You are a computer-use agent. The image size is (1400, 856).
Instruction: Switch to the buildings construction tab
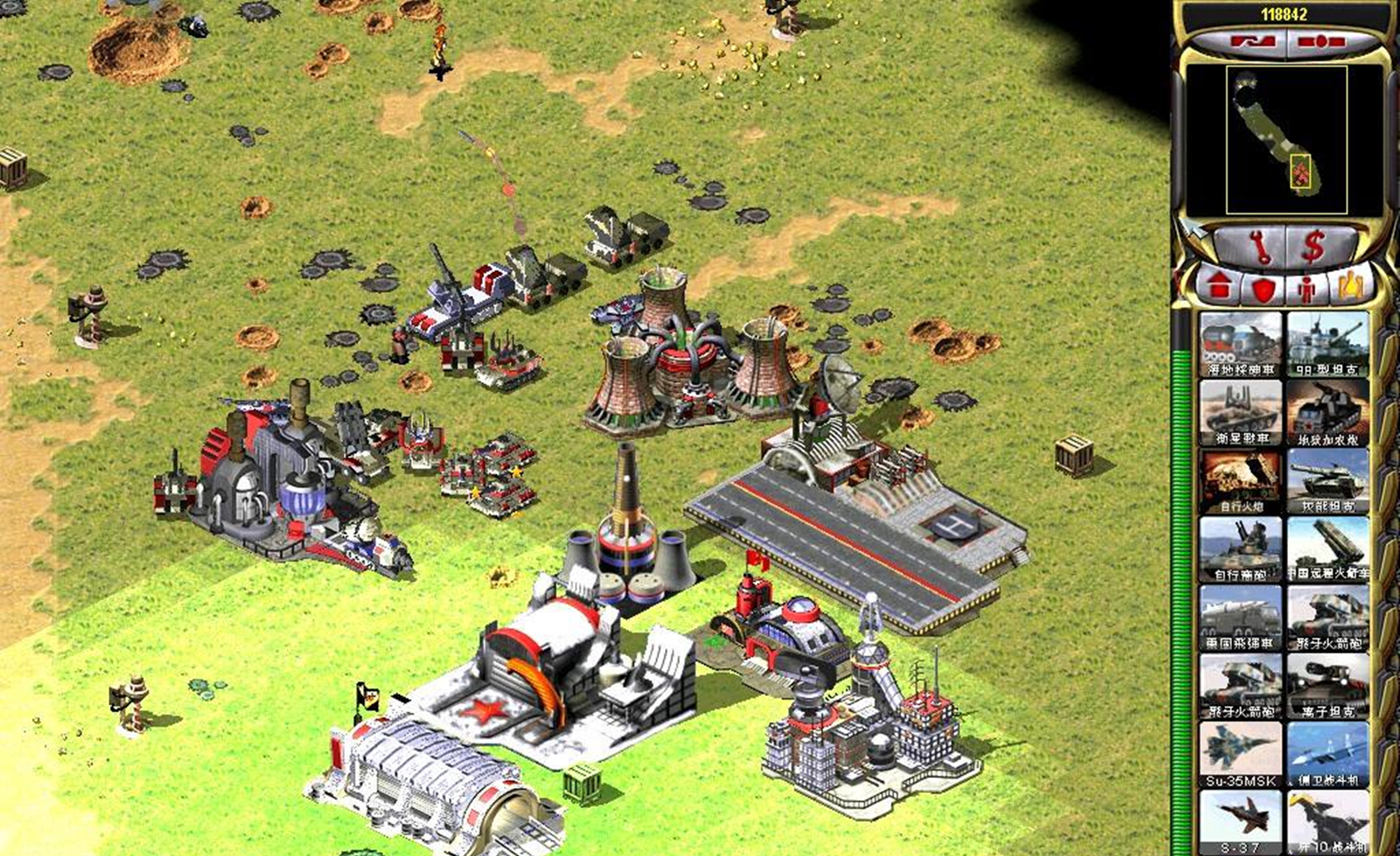tap(1217, 287)
